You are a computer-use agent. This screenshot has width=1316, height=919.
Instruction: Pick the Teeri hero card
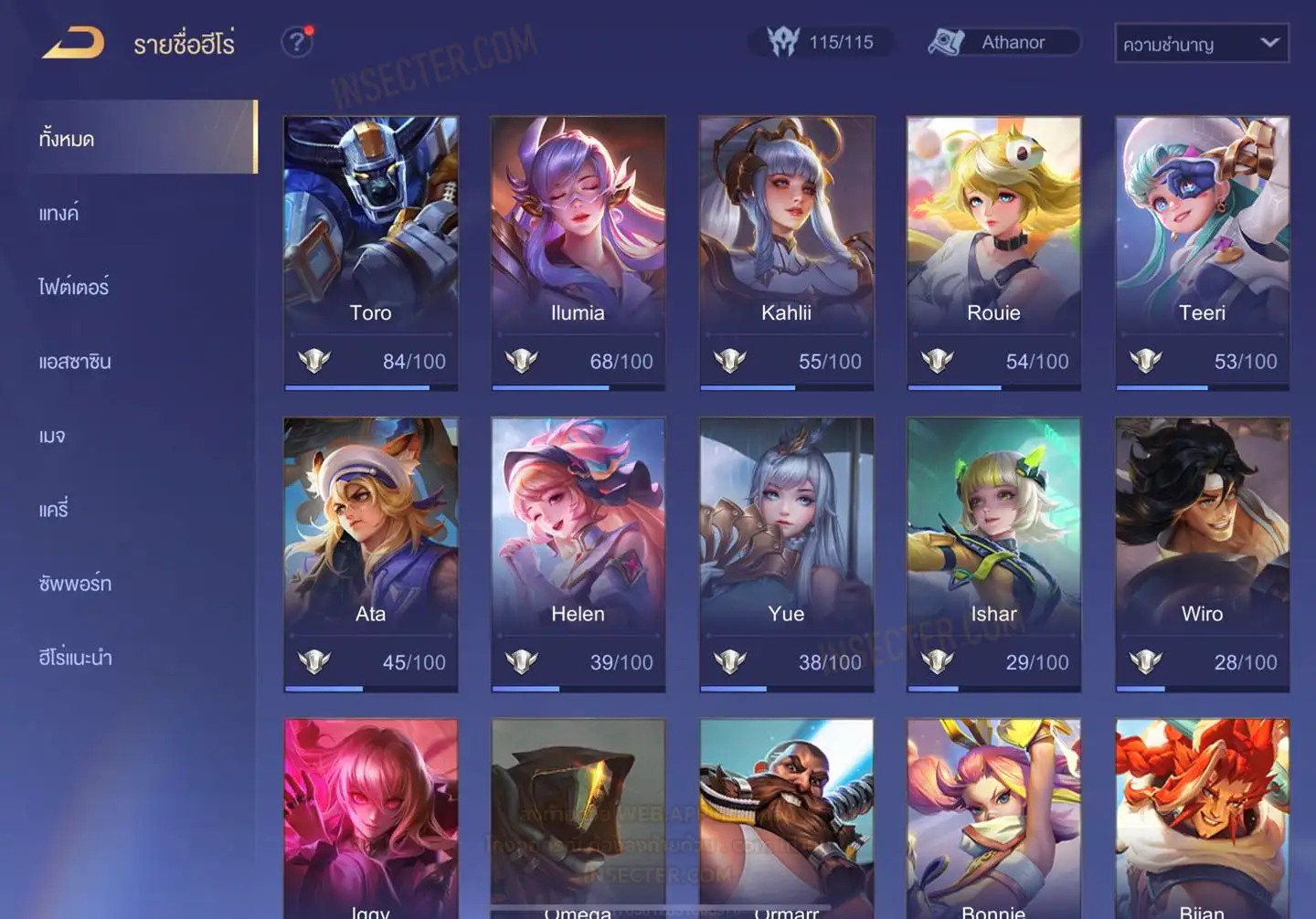tap(1202, 251)
